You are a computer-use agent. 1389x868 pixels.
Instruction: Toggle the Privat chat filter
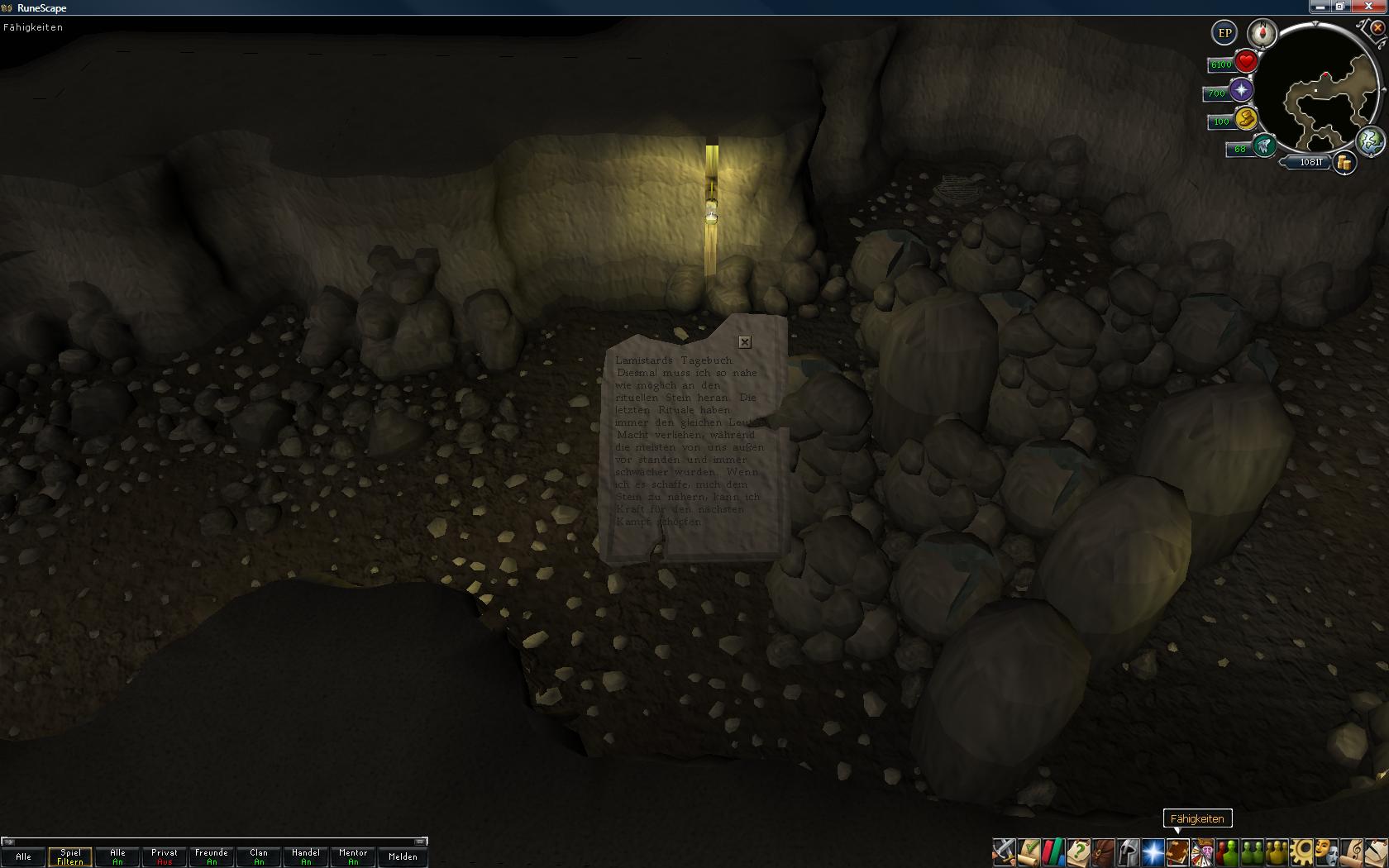click(x=165, y=856)
